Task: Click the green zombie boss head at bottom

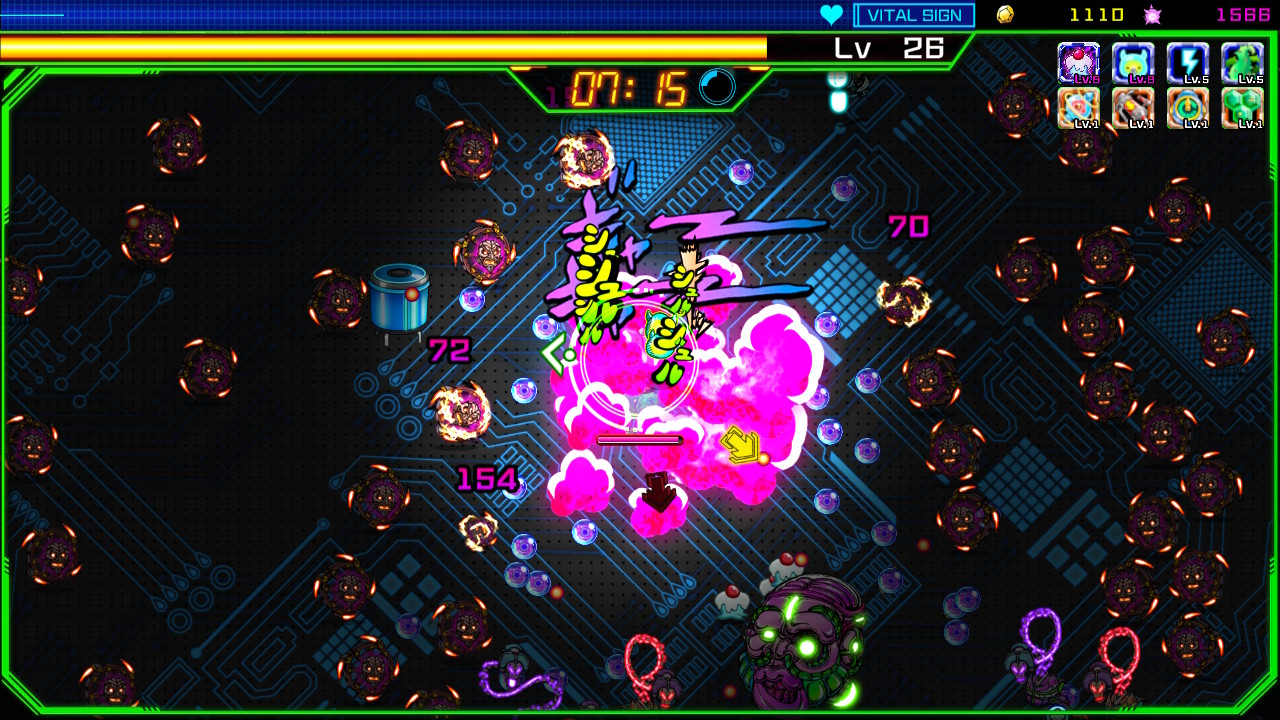Action: [x=793, y=650]
